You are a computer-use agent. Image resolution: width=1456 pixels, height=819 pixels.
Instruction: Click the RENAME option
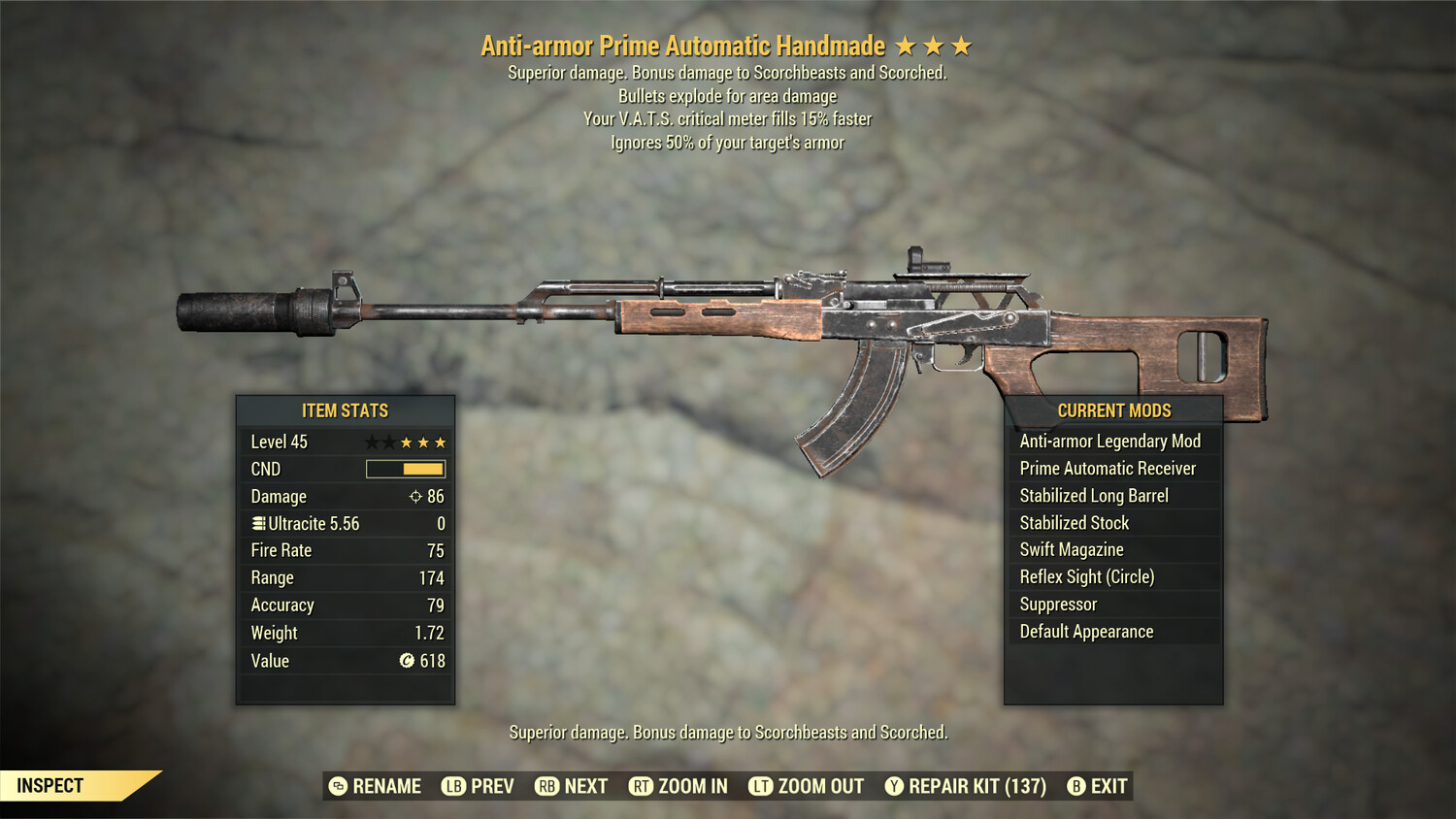click(387, 786)
